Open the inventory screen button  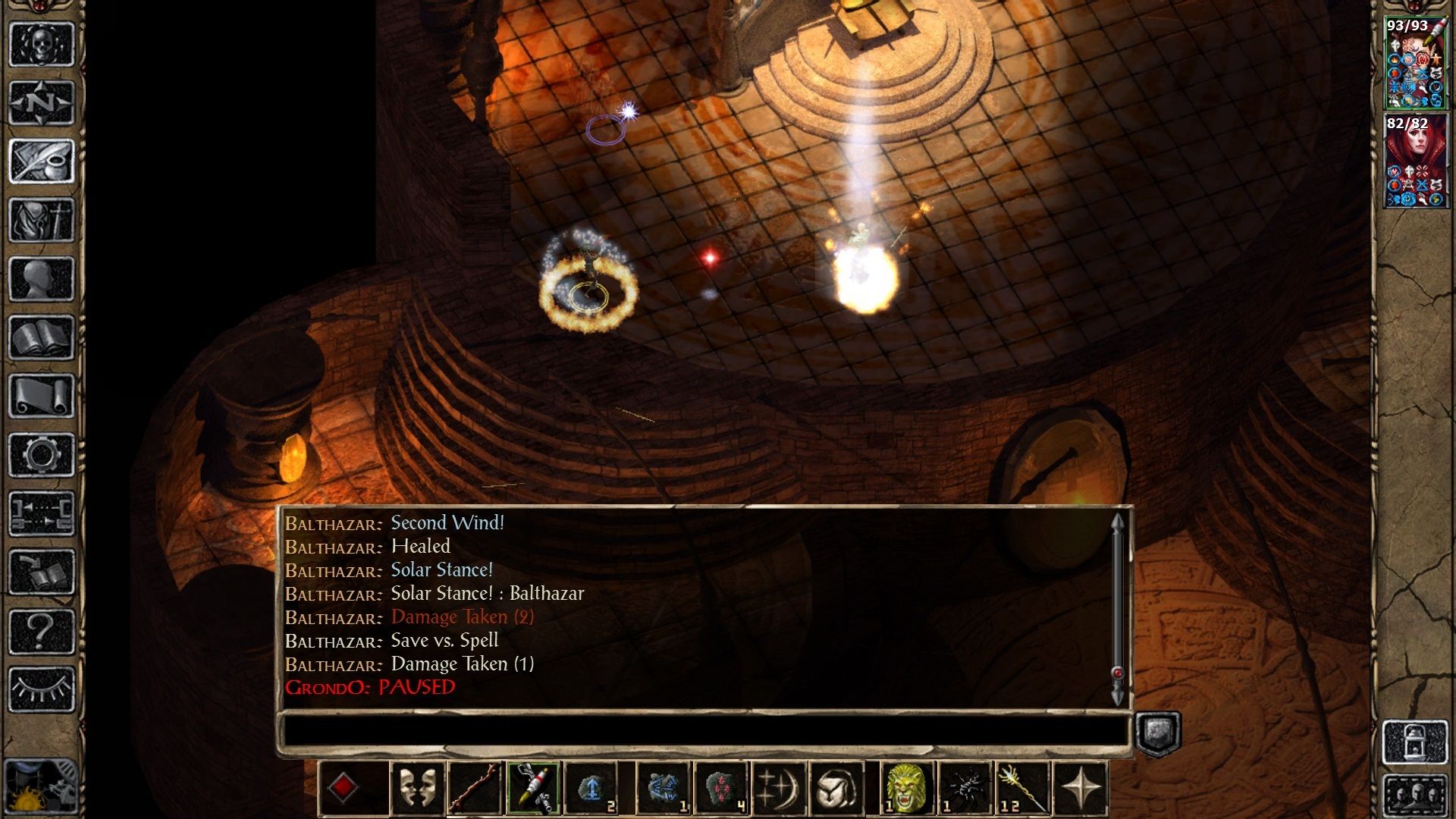click(42, 220)
